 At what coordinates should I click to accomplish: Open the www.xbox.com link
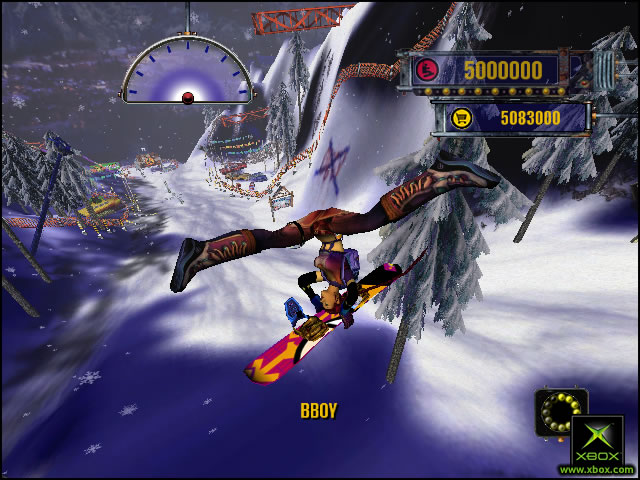[596, 469]
